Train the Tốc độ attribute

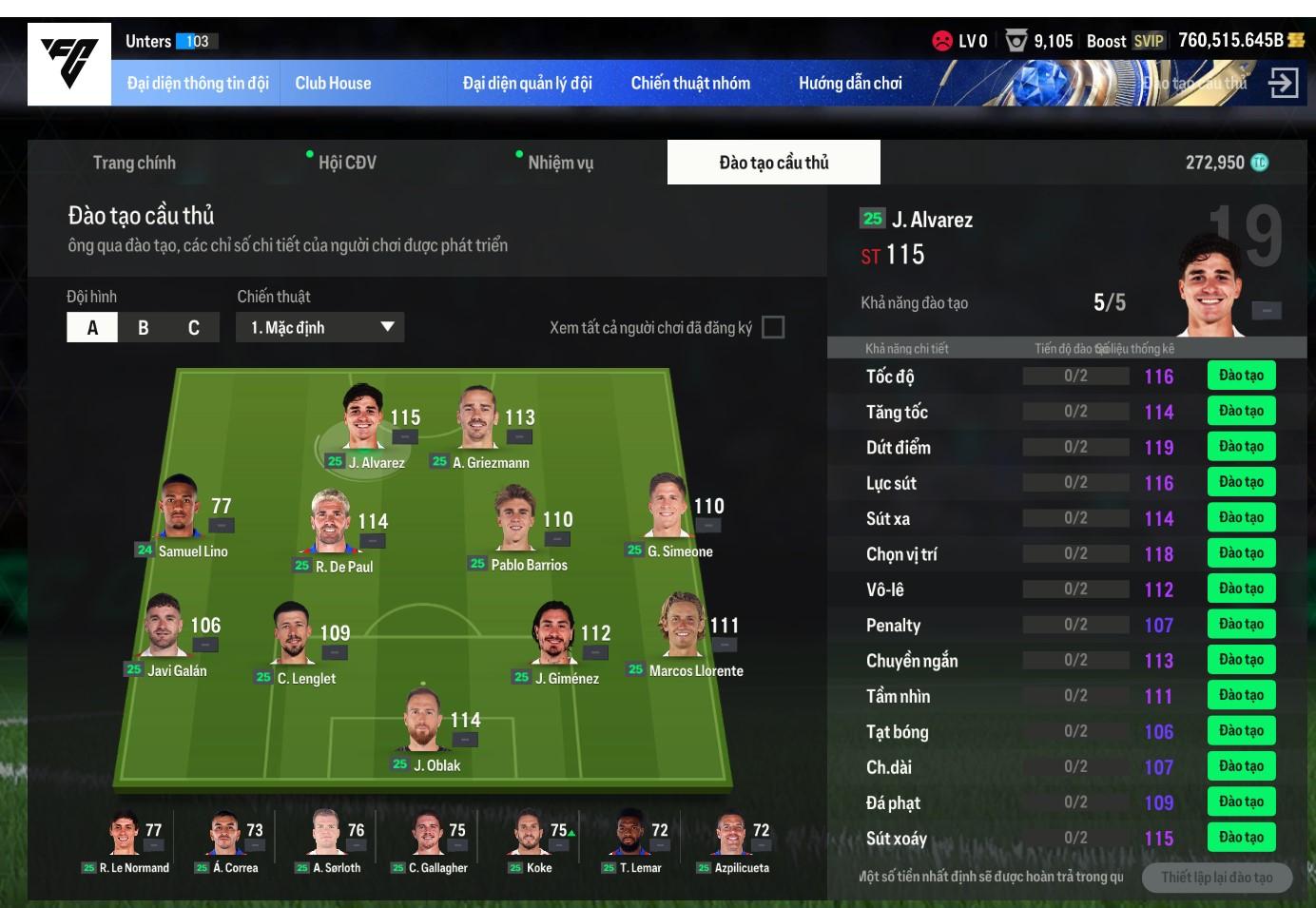(x=1241, y=376)
